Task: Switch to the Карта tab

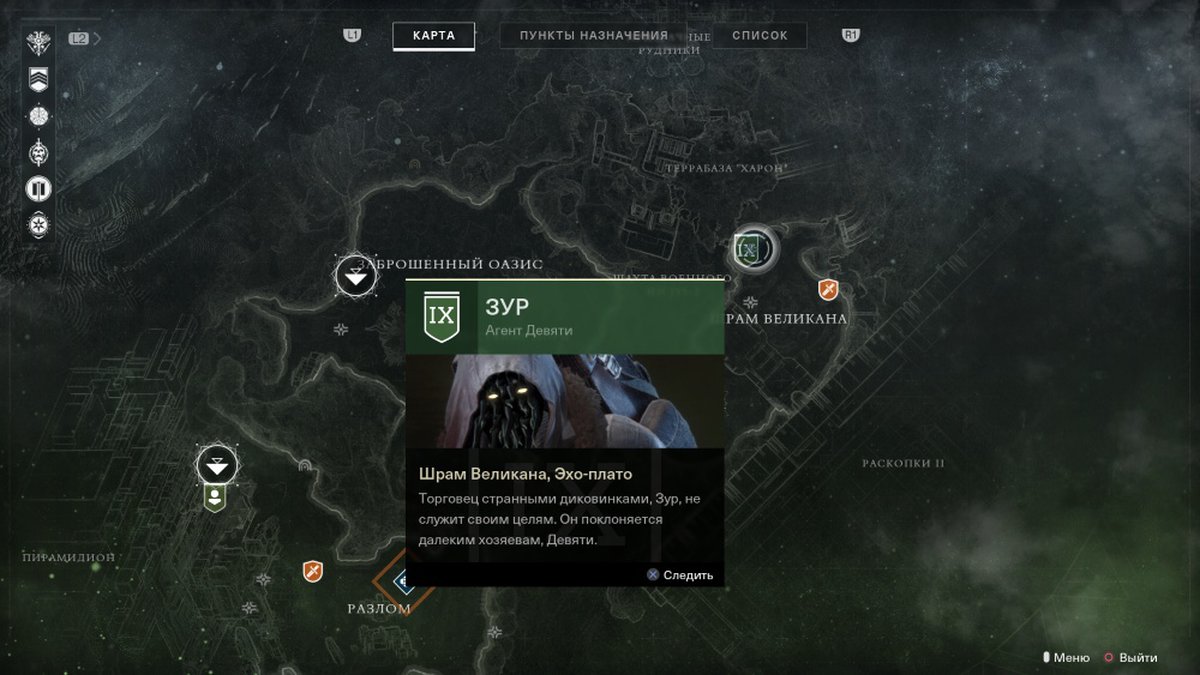Action: tap(433, 35)
